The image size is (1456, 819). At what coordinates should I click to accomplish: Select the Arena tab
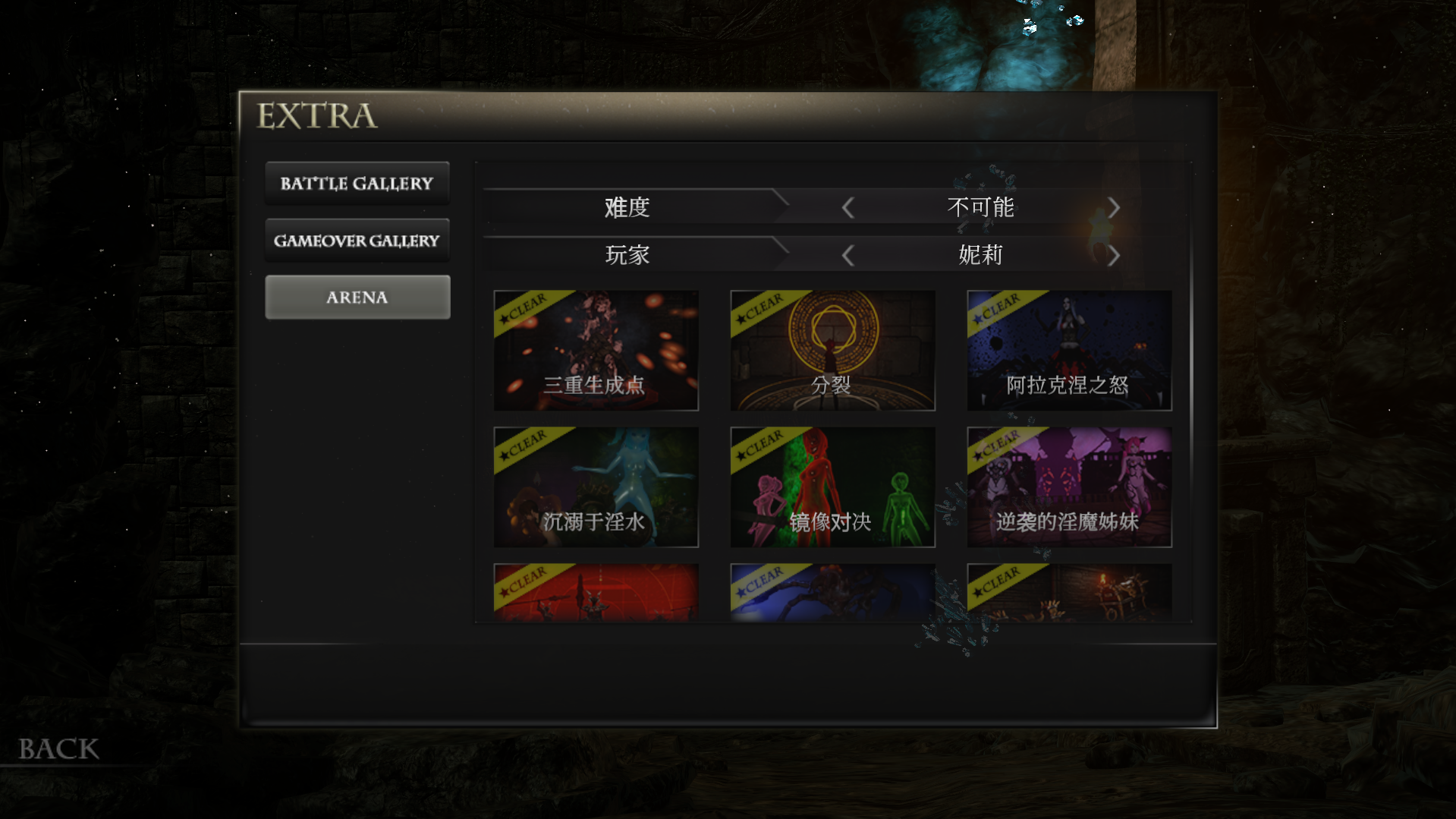357,298
